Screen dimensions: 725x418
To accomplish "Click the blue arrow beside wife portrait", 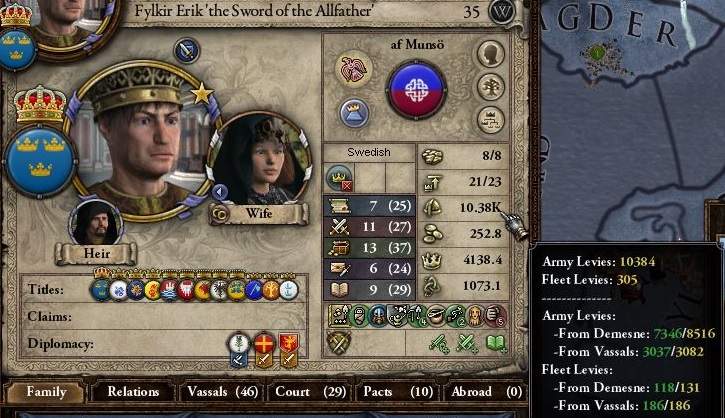I will [x=219, y=192].
